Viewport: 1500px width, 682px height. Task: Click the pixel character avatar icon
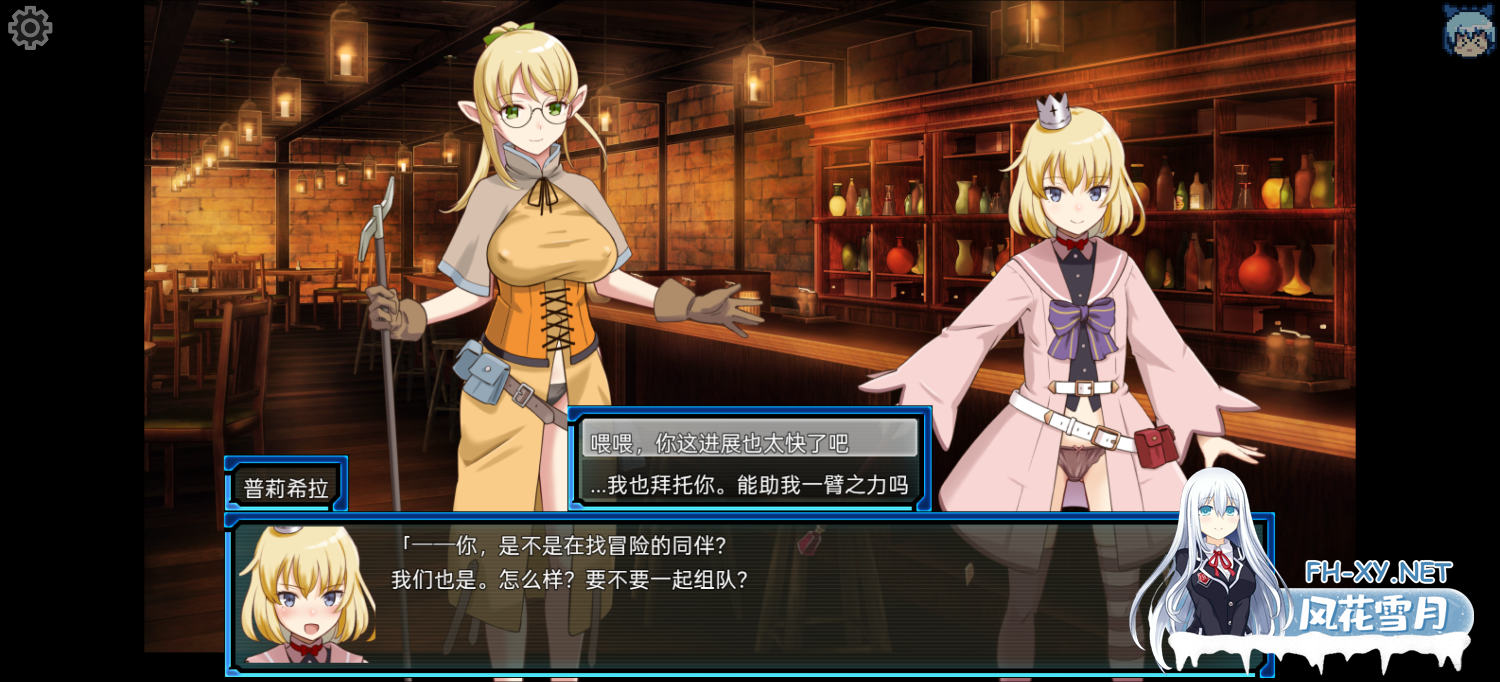coord(1468,30)
